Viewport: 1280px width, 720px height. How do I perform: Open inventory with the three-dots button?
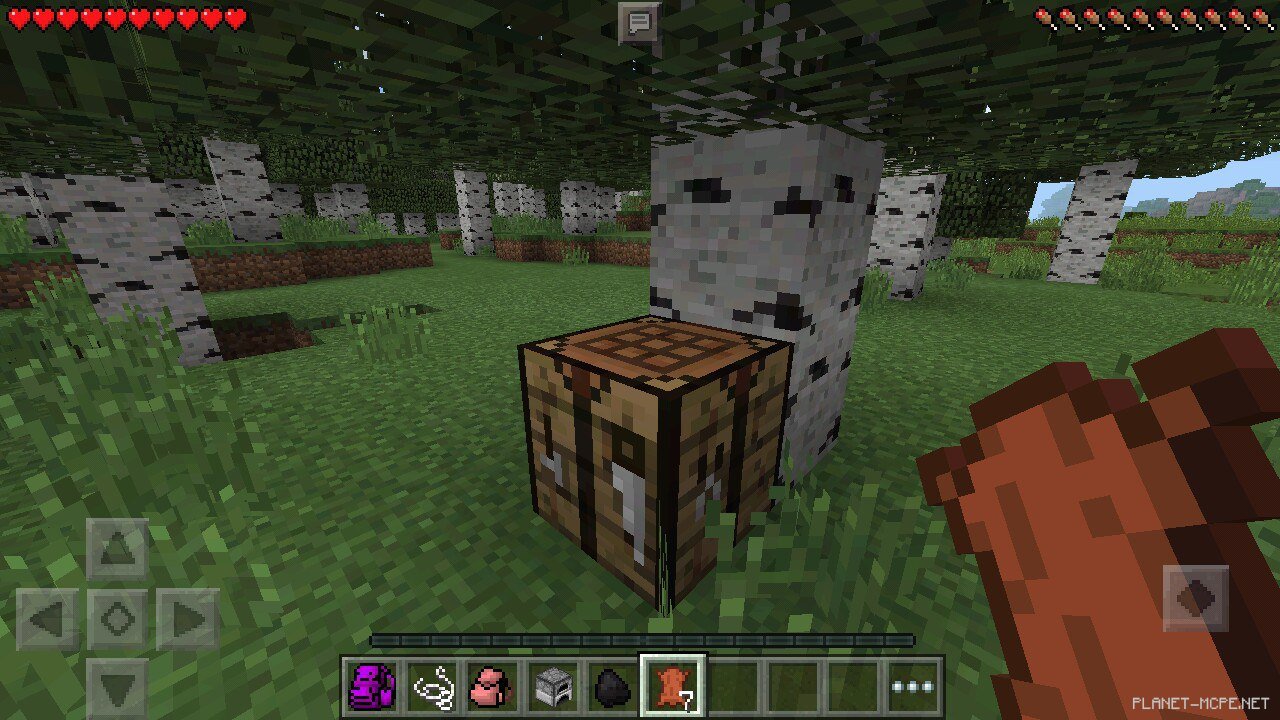tap(913, 687)
